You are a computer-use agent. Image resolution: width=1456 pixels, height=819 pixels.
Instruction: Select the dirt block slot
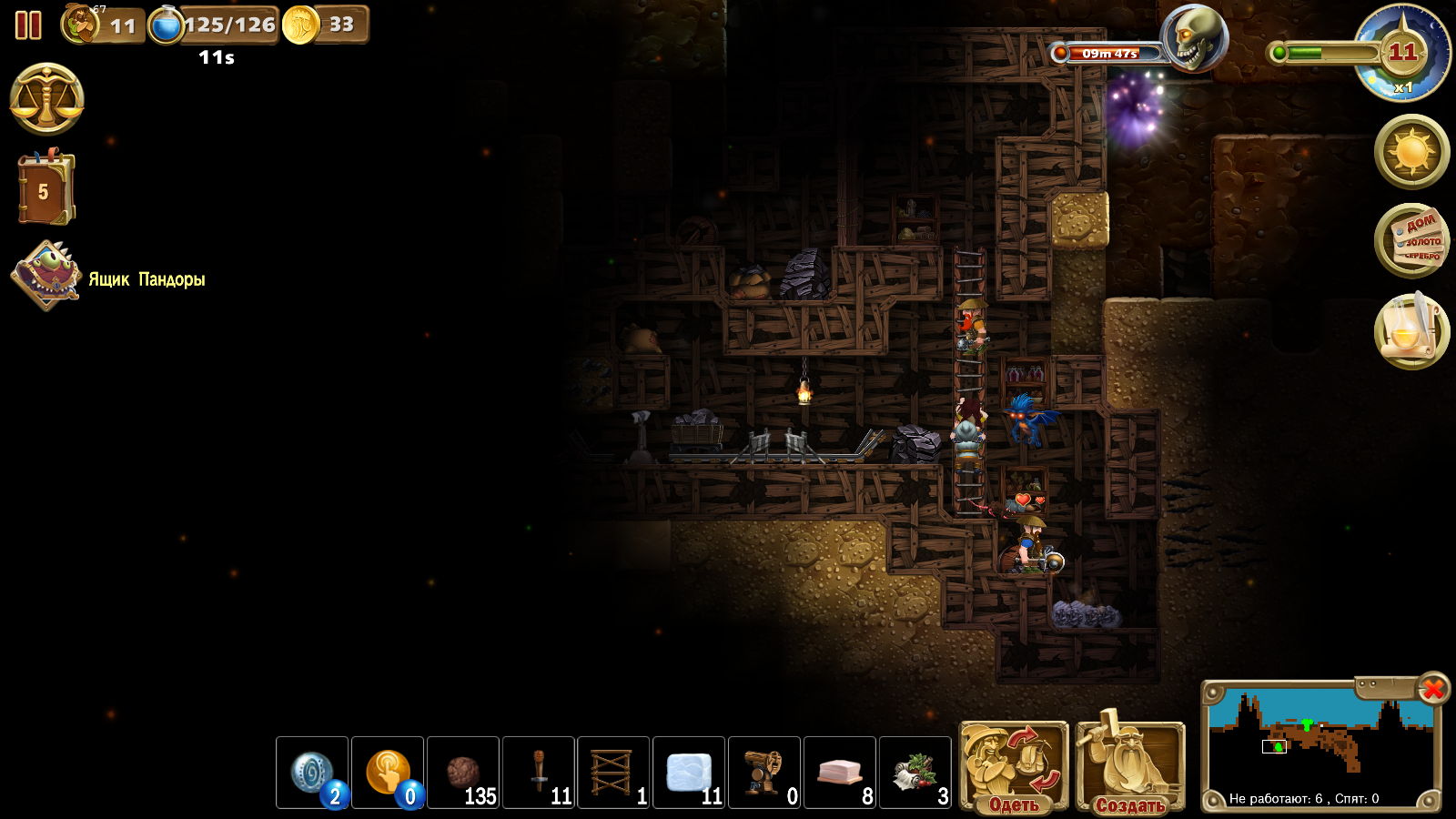click(x=463, y=773)
